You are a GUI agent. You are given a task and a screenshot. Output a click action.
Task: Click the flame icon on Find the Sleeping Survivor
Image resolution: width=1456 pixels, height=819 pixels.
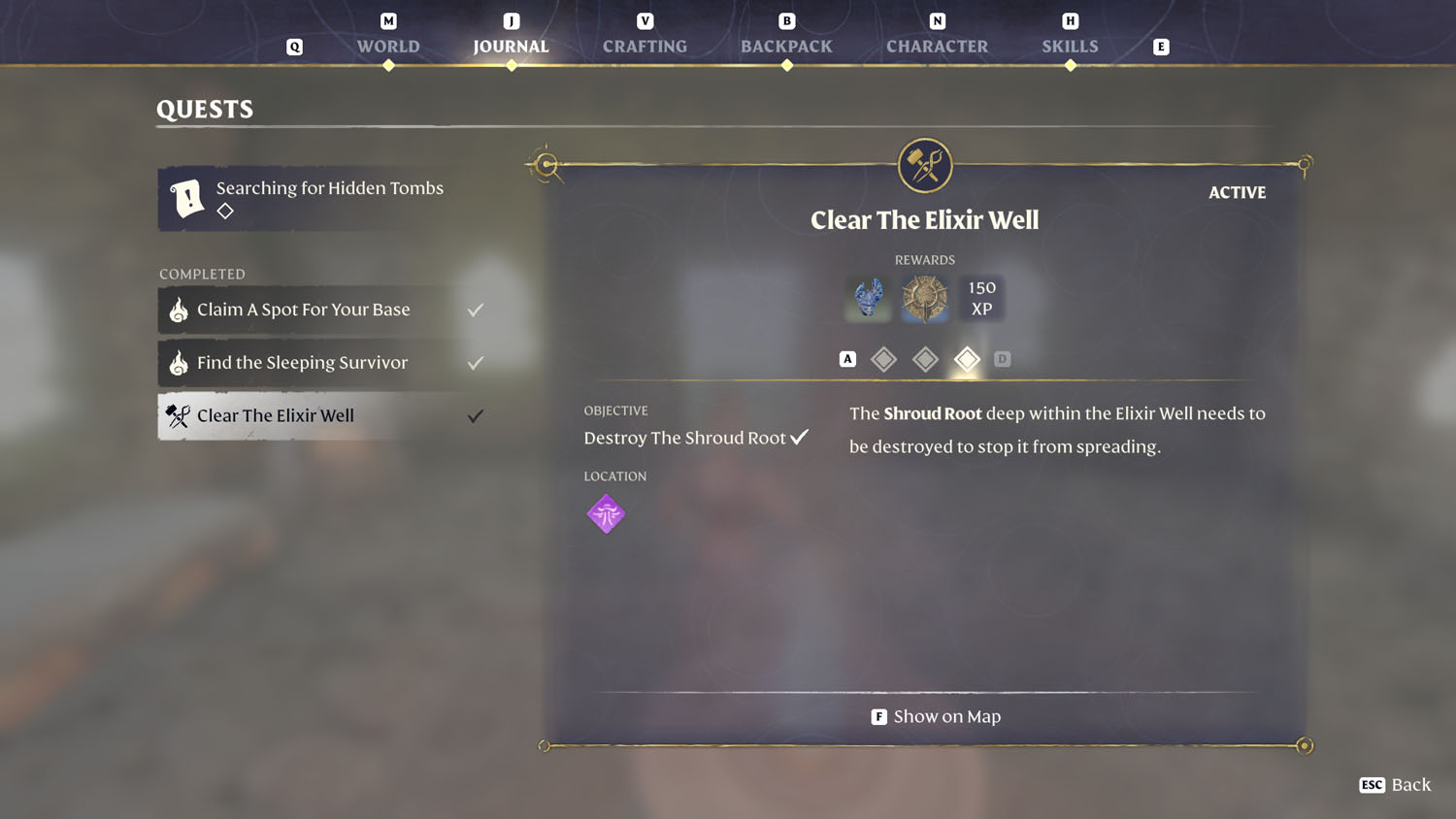pyautogui.click(x=179, y=362)
